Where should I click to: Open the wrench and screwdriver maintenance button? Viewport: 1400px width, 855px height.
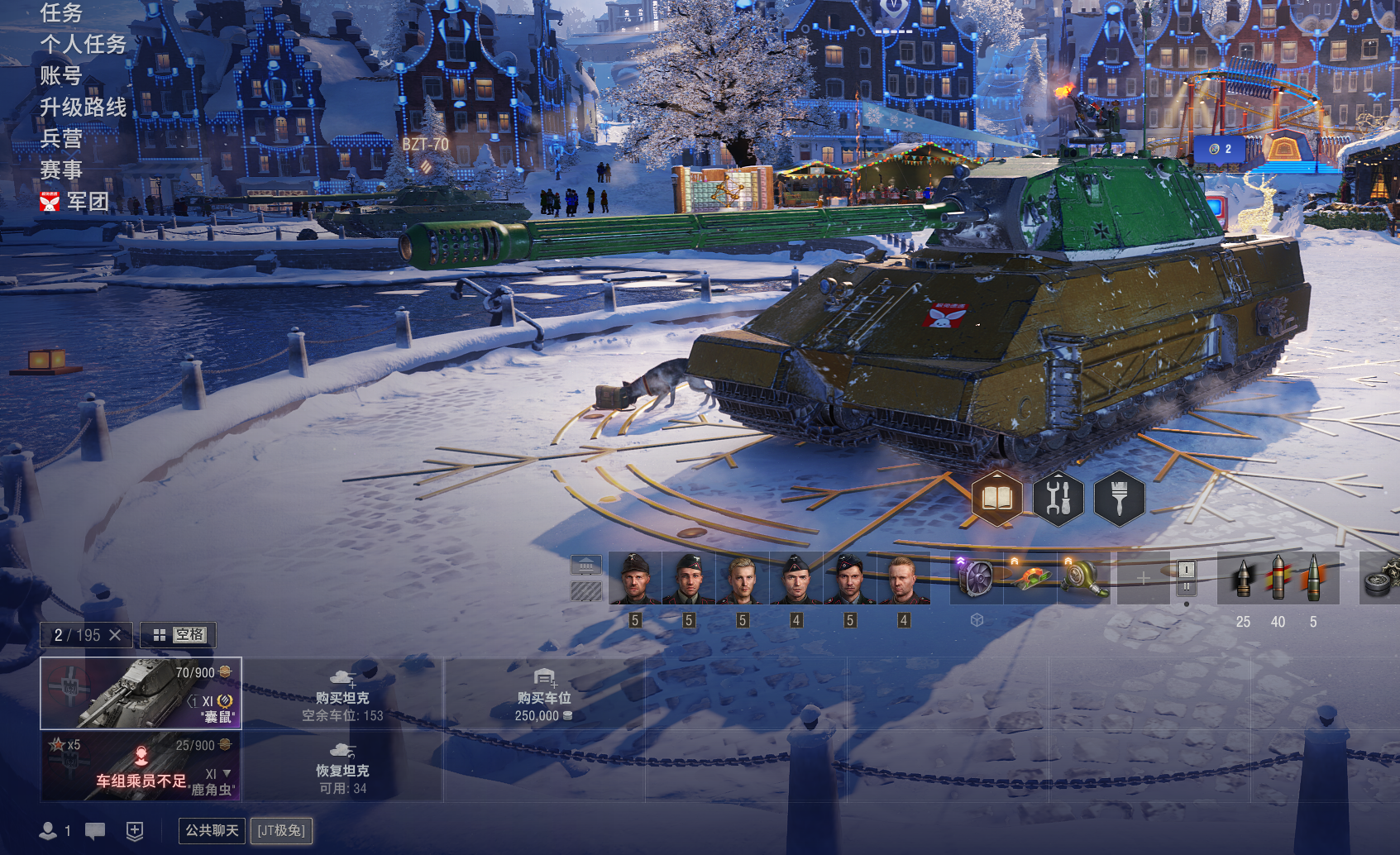coord(1058,498)
